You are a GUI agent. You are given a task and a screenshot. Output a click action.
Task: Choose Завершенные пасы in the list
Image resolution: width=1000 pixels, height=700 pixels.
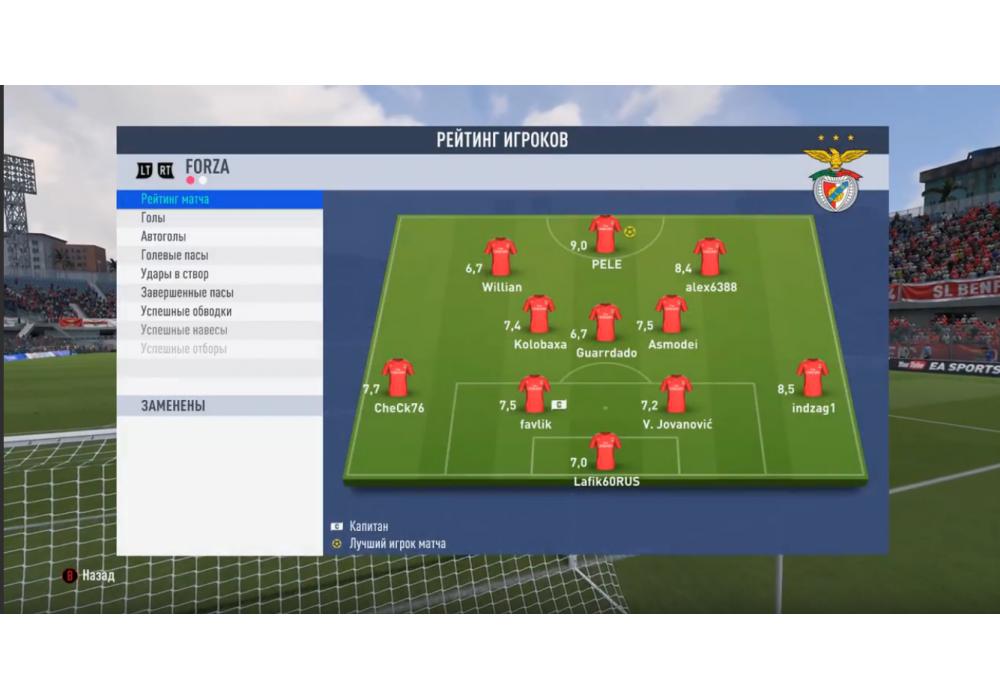[x=187, y=293]
